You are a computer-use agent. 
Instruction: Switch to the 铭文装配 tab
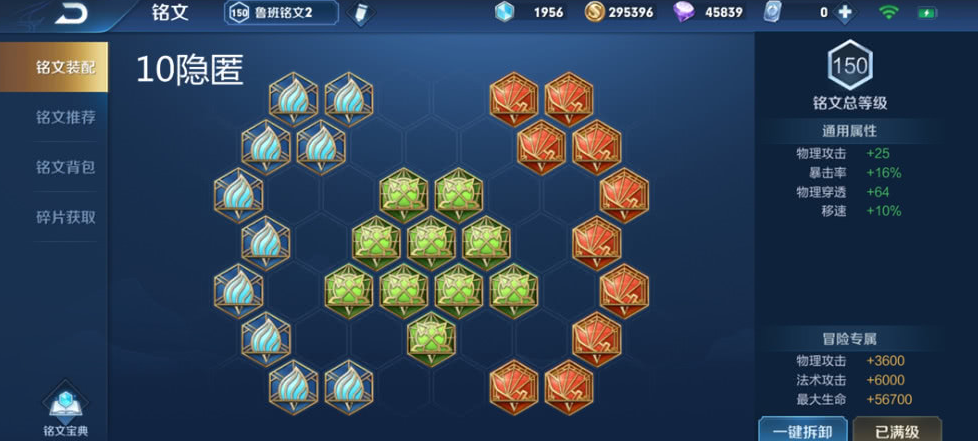pyautogui.click(x=65, y=67)
